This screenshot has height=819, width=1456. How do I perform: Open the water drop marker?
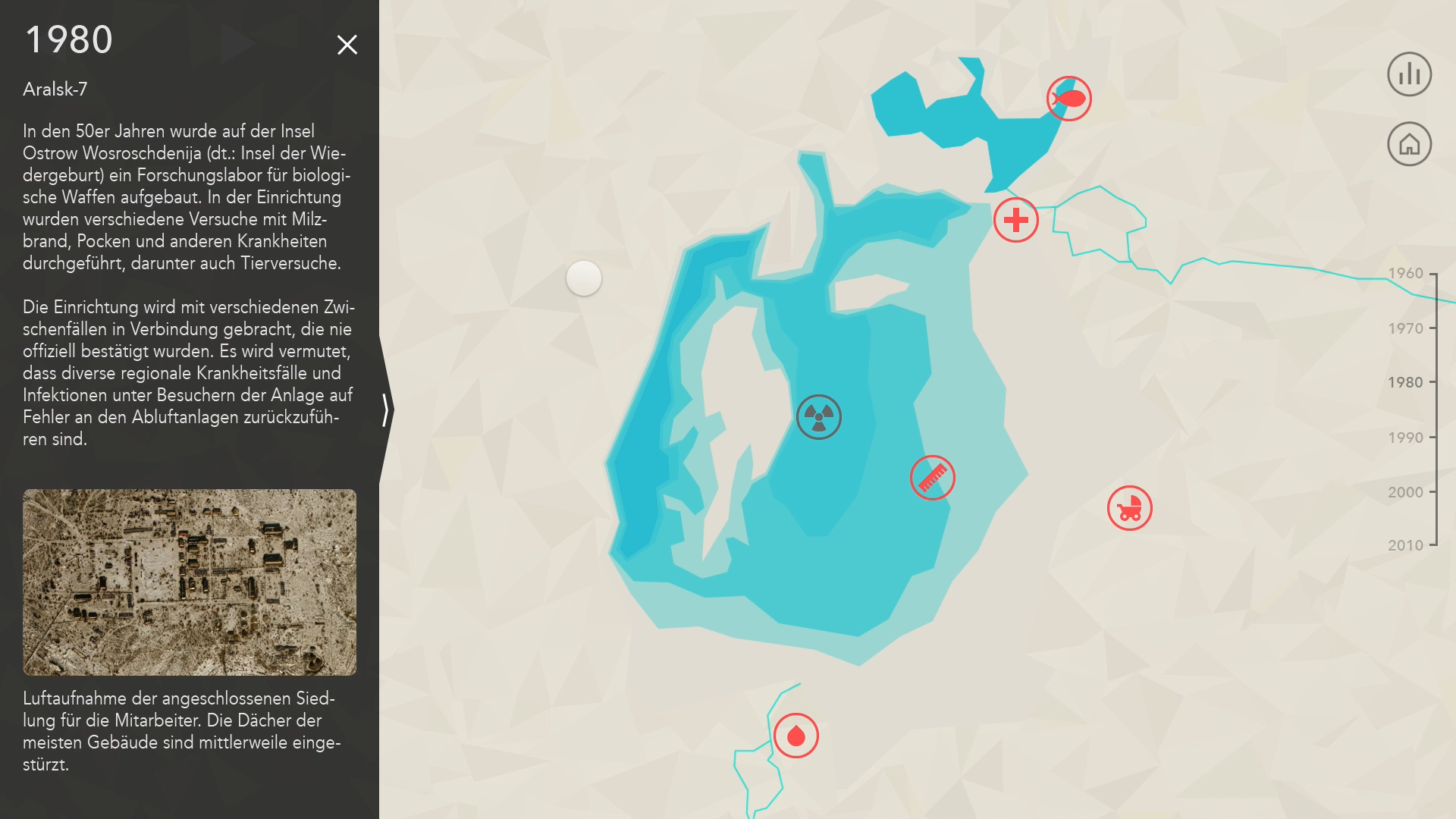point(795,736)
